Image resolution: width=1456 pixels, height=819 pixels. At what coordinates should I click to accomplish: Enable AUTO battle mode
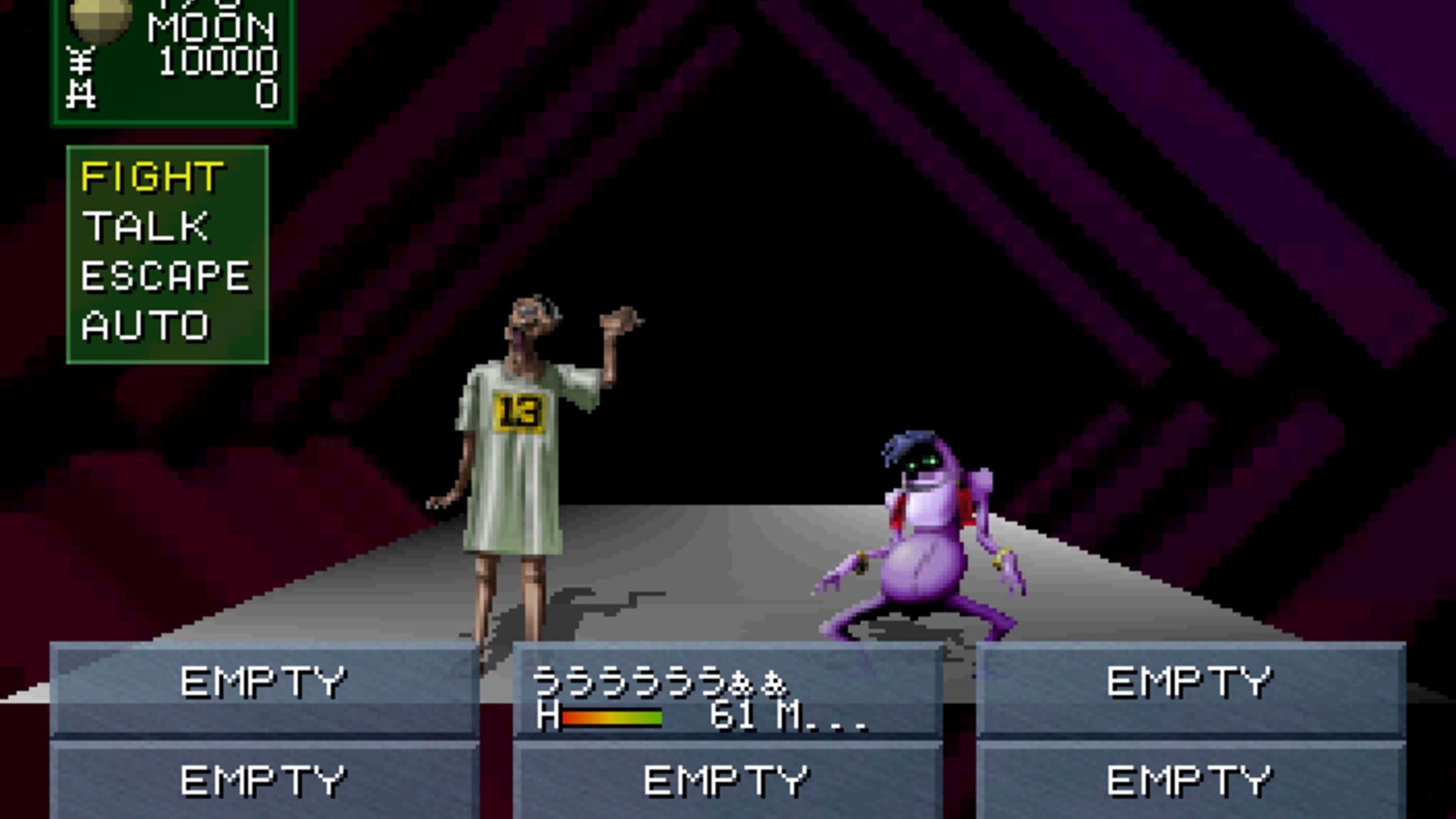coord(145,324)
